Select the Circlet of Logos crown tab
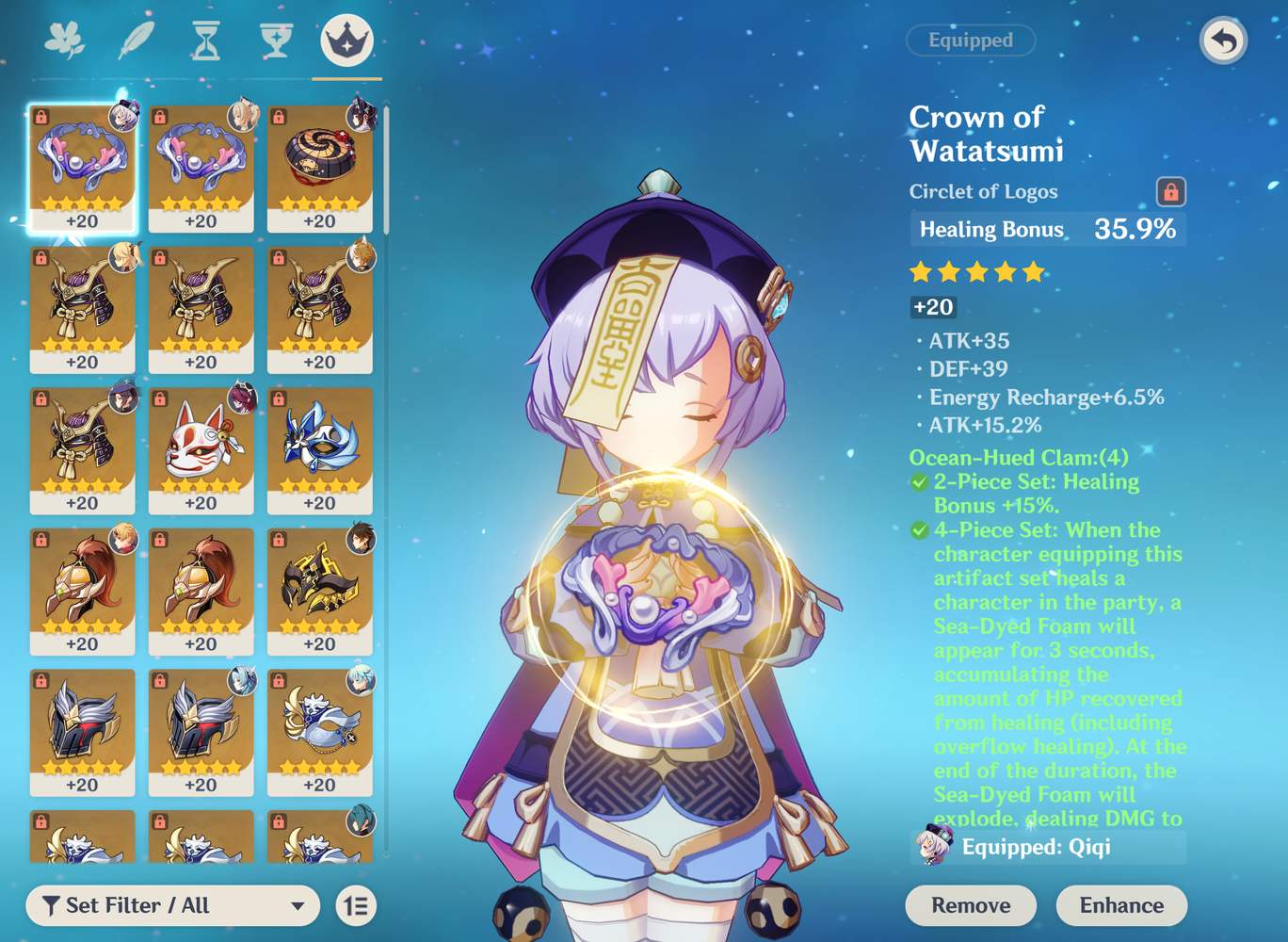The width and height of the screenshot is (1288, 942). (345, 38)
